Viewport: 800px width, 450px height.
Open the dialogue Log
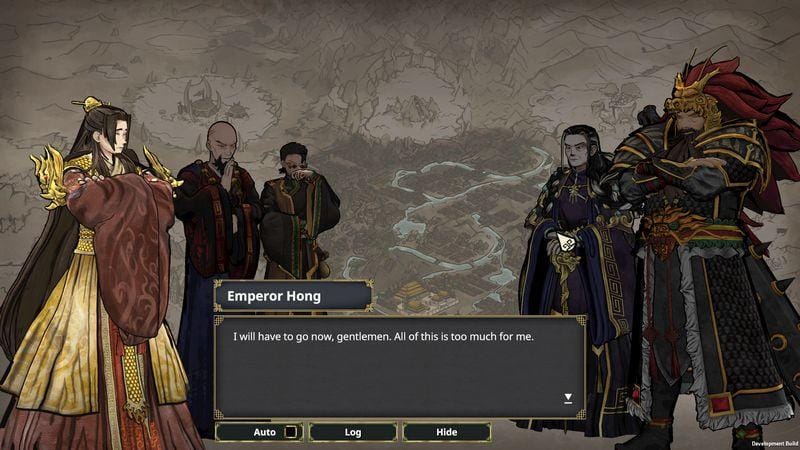coord(353,432)
